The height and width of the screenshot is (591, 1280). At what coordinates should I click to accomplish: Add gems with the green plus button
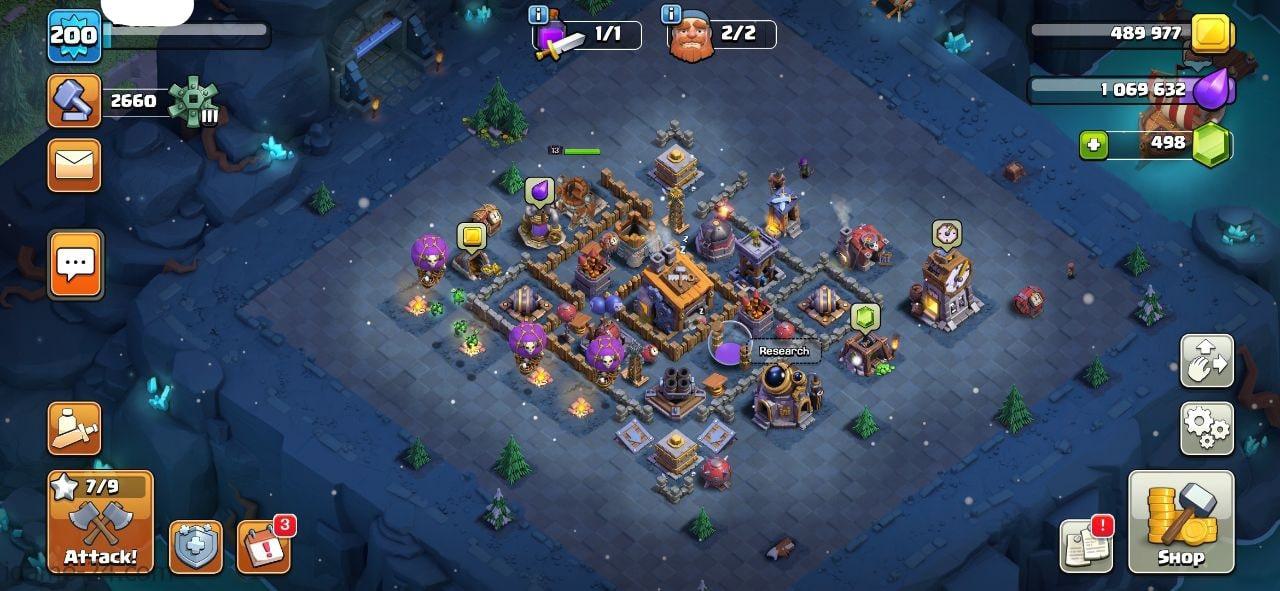[x=1094, y=145]
